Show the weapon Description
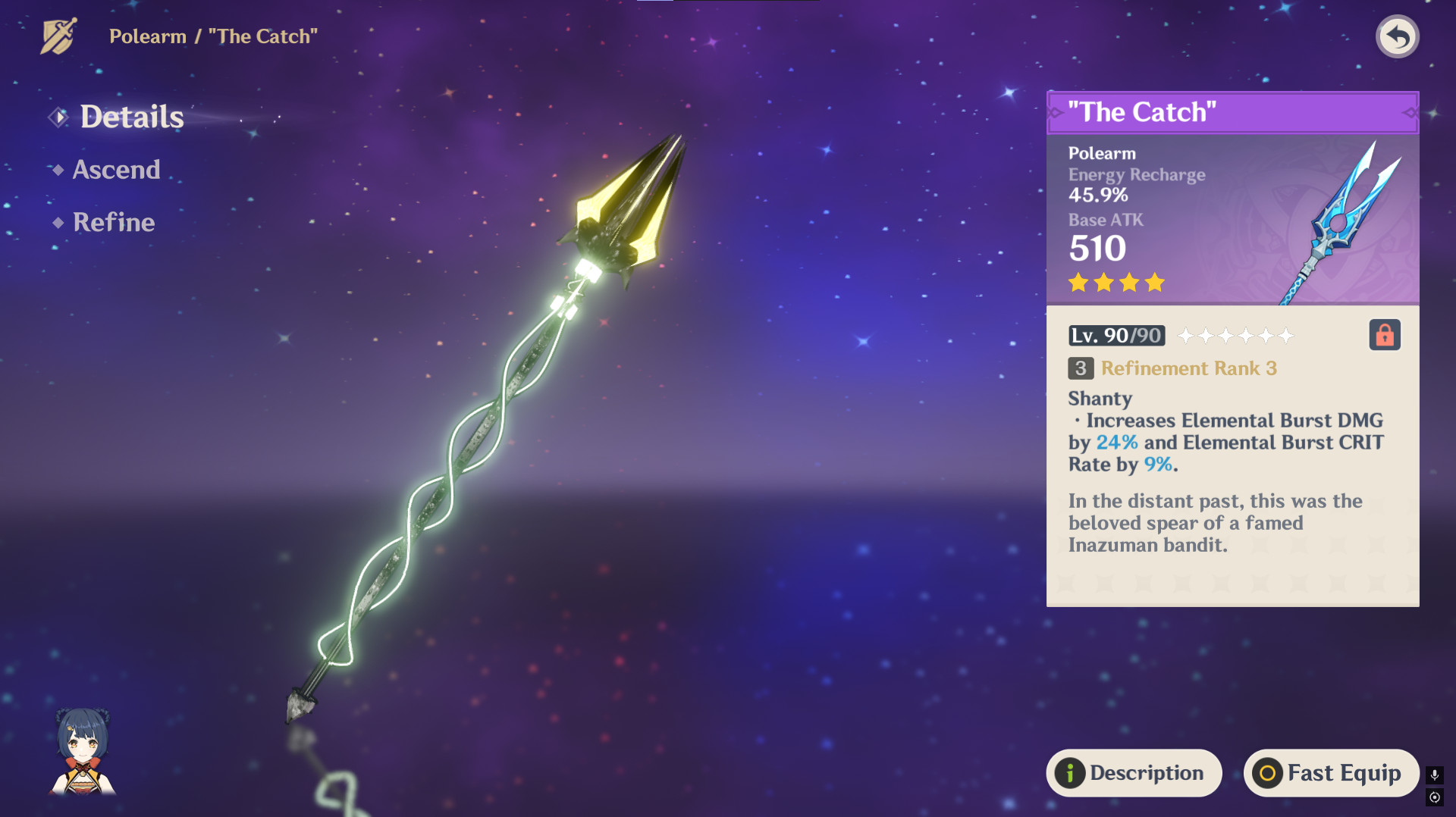The image size is (1456, 817). pyautogui.click(x=1134, y=772)
